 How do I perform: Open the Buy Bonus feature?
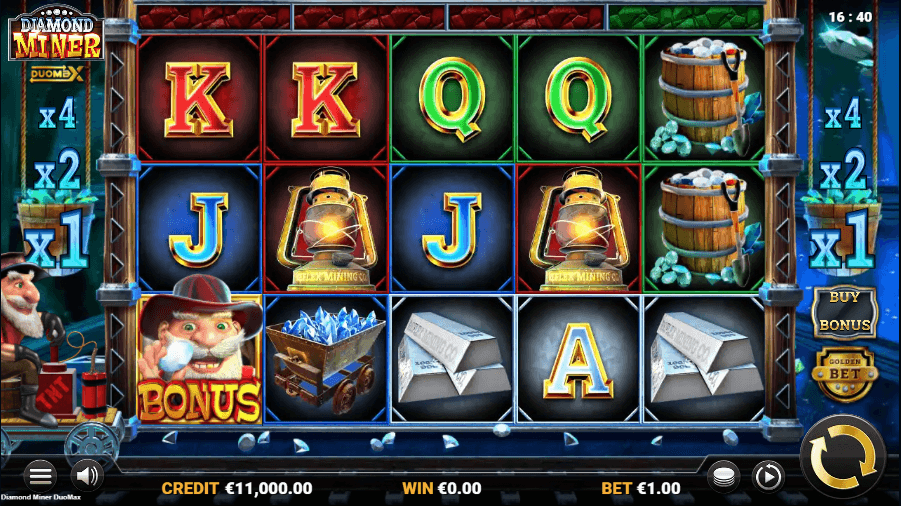click(845, 312)
